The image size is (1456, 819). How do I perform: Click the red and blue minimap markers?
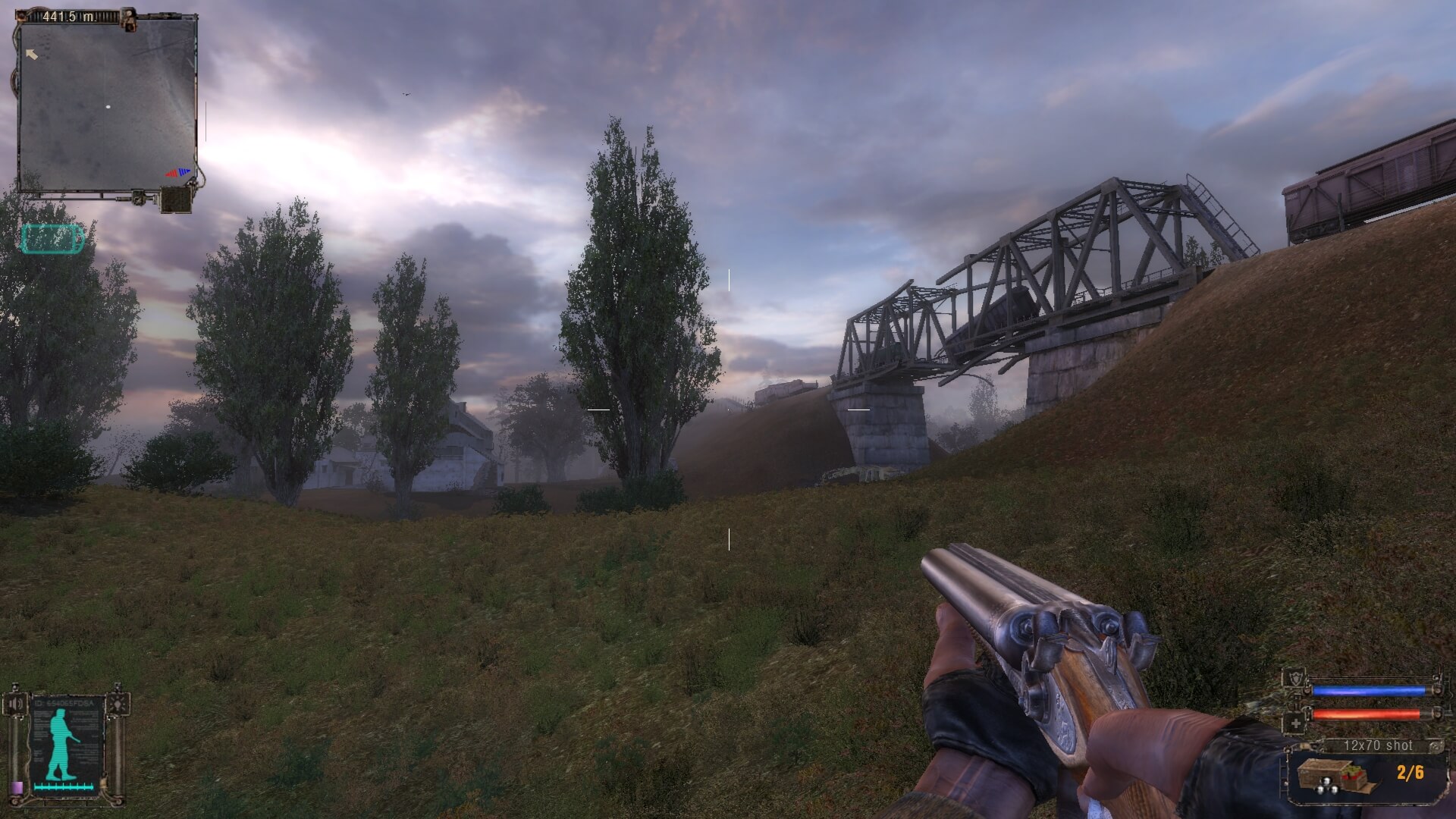pos(179,173)
